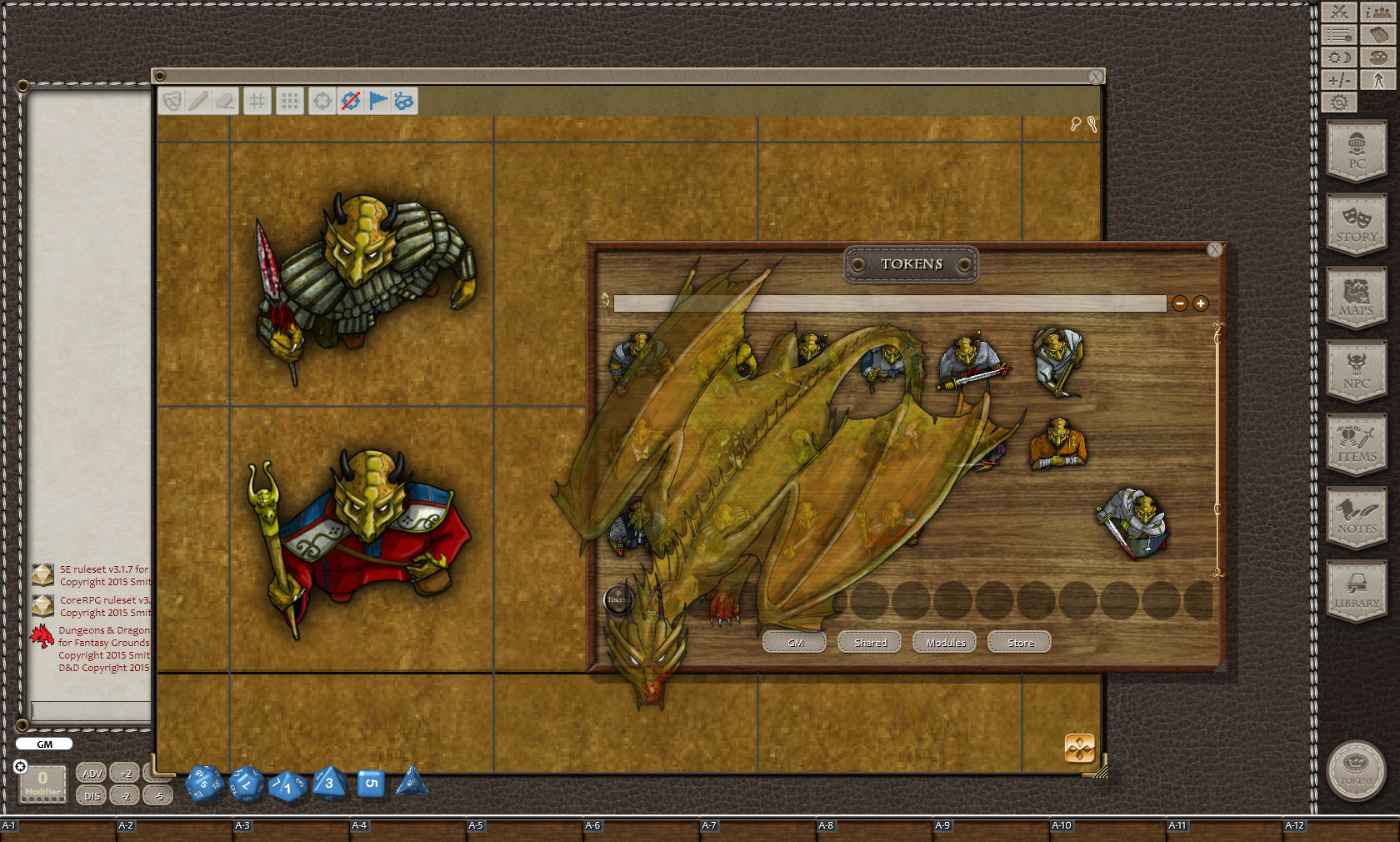Viewport: 1400px width, 842px height.
Task: Select the pencil drawing tool on map toolbar
Action: tap(198, 101)
